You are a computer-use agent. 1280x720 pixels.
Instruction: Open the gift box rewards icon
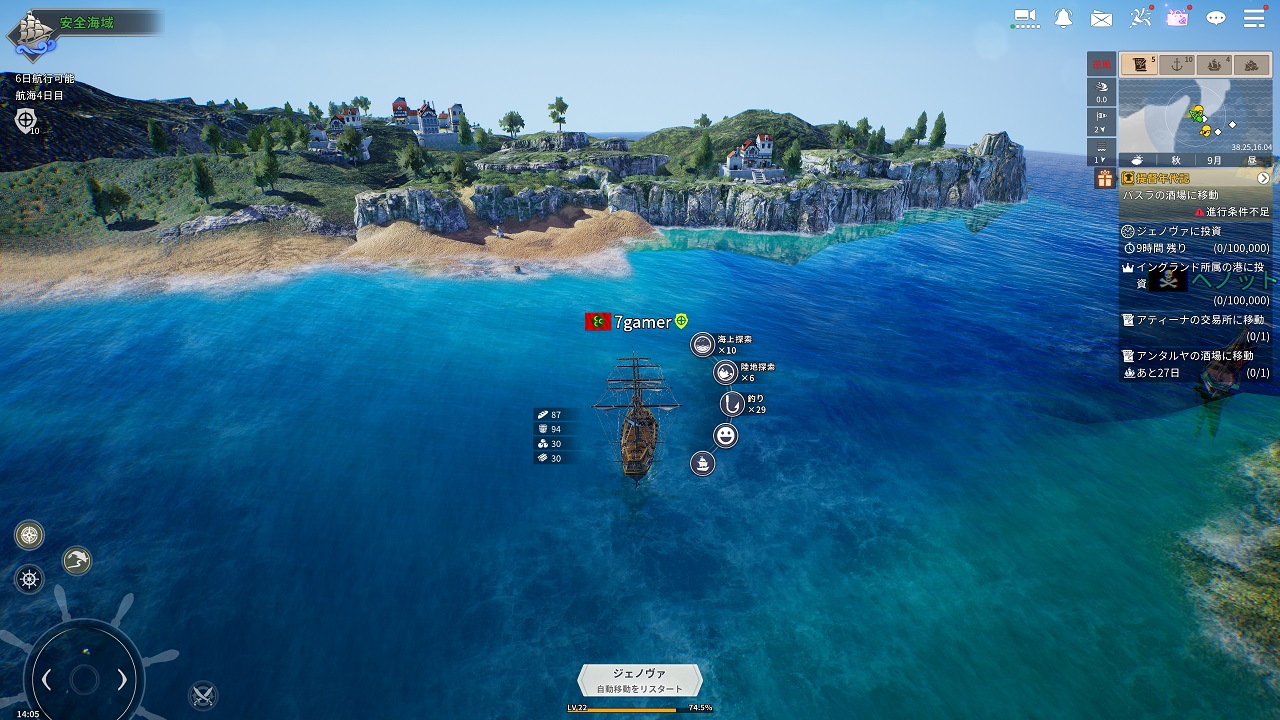tap(1104, 178)
